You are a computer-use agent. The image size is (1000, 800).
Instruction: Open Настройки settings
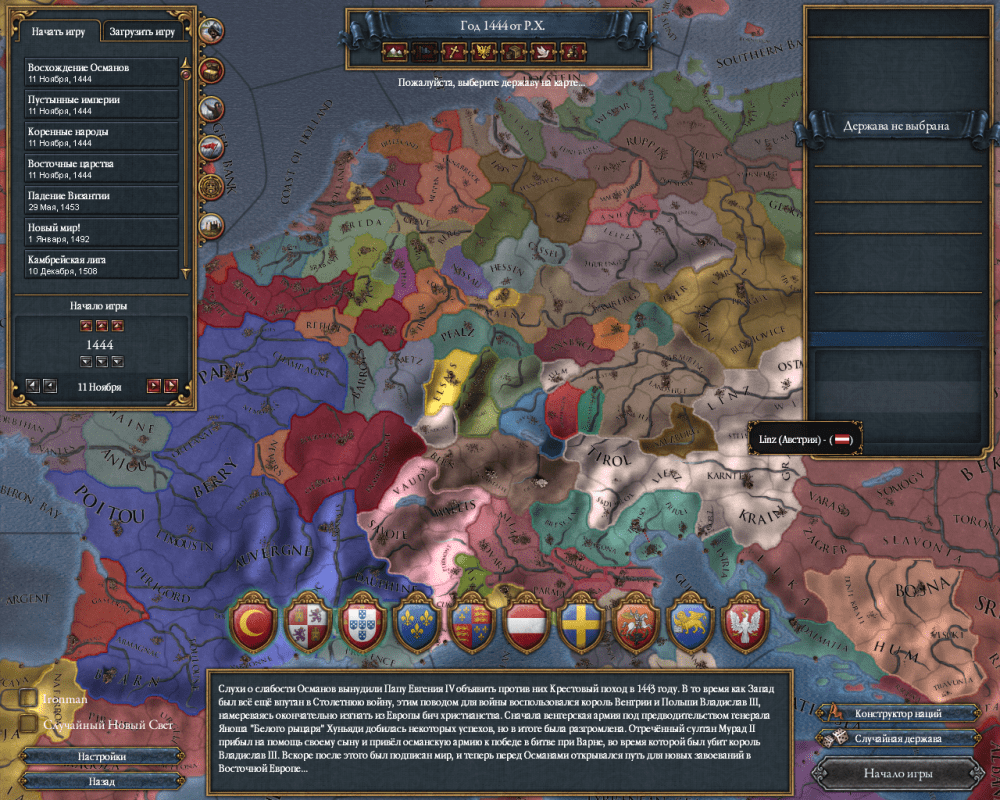tap(102, 757)
